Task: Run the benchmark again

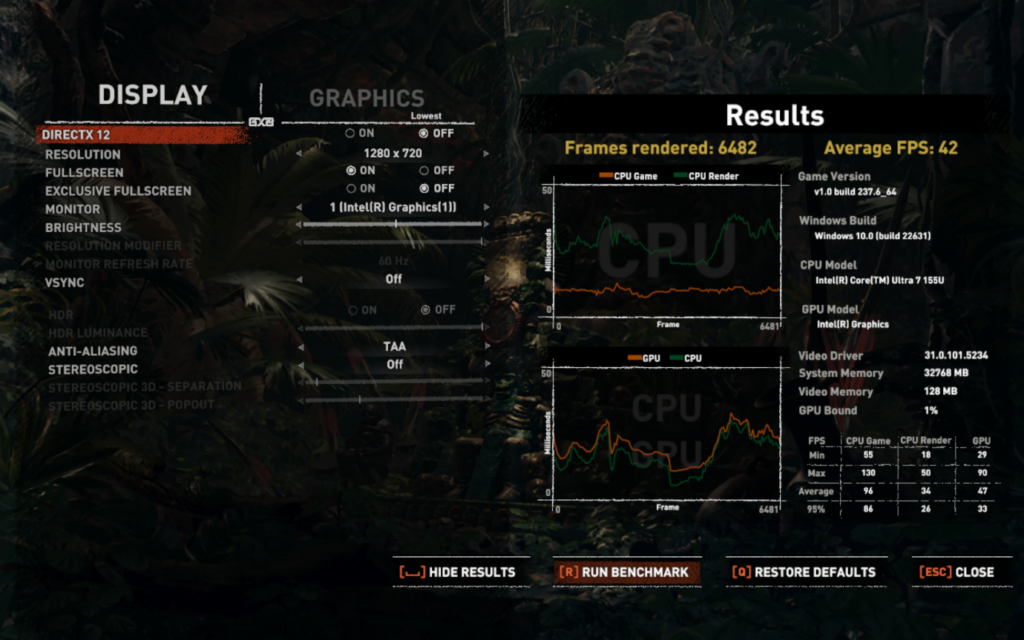Action: (x=626, y=572)
